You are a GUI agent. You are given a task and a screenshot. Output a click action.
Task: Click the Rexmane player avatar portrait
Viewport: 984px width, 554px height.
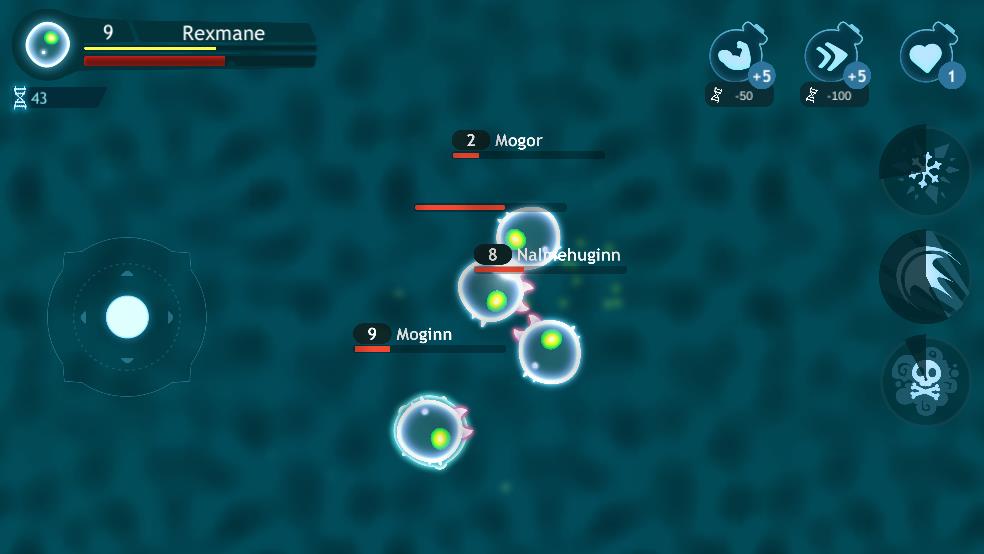(x=48, y=43)
